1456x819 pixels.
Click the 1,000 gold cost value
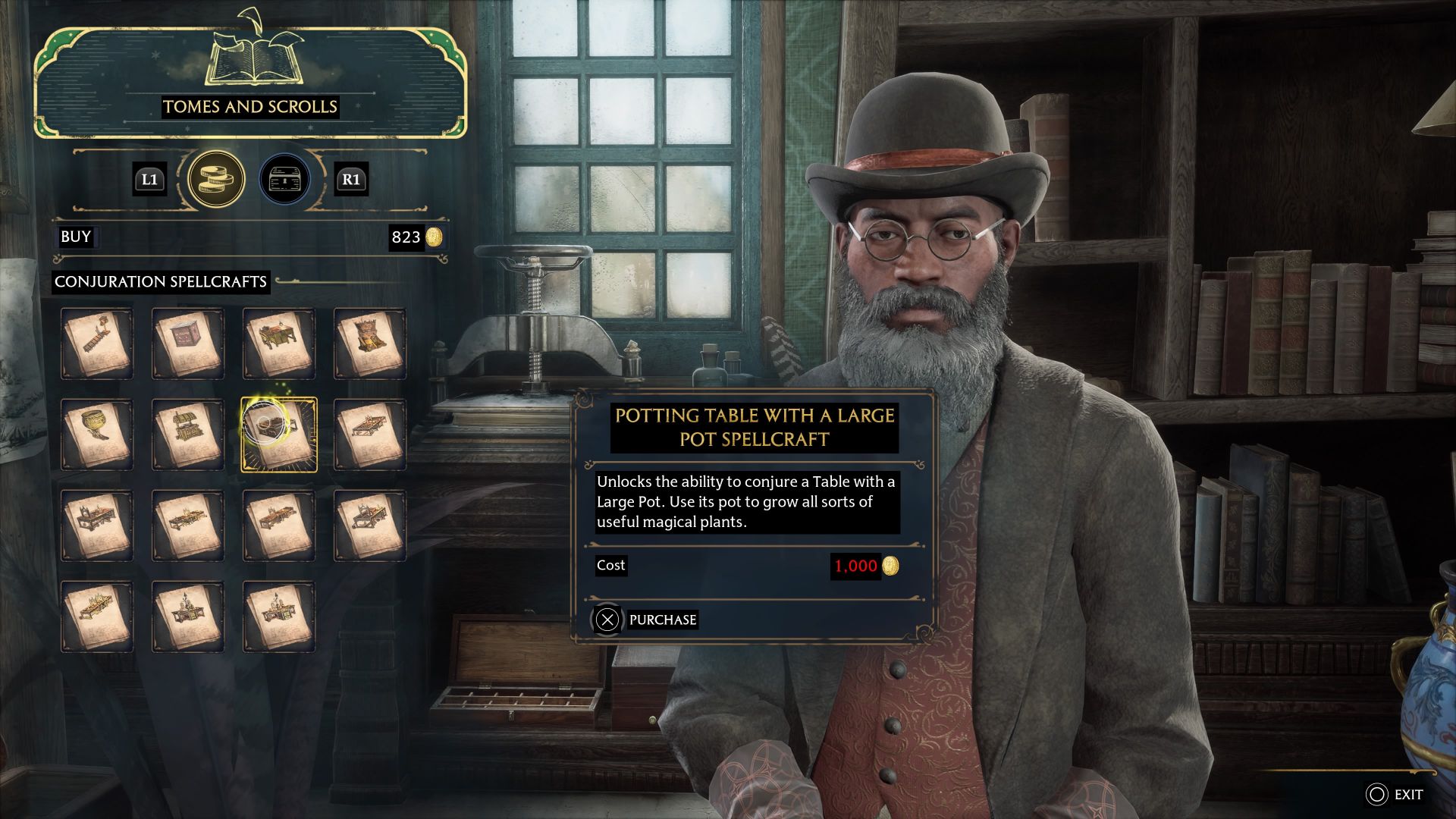click(x=858, y=566)
